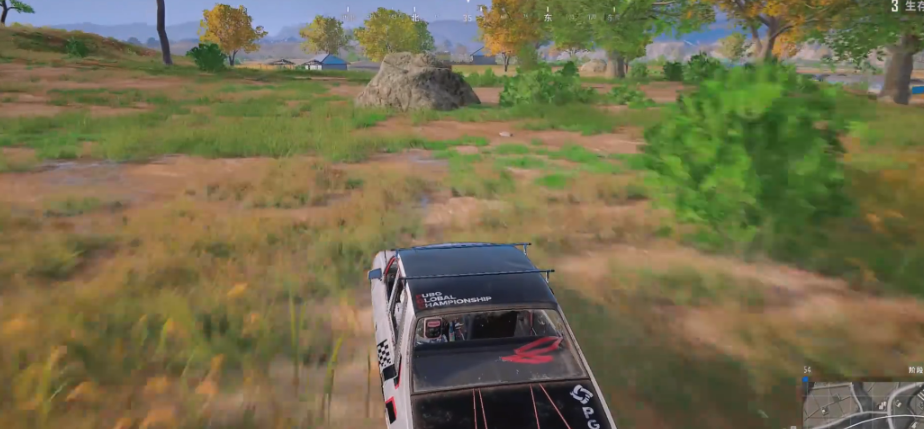Screen dimensions: 924x429
Task: Open the minimap in the corner
Action: pos(864,404)
